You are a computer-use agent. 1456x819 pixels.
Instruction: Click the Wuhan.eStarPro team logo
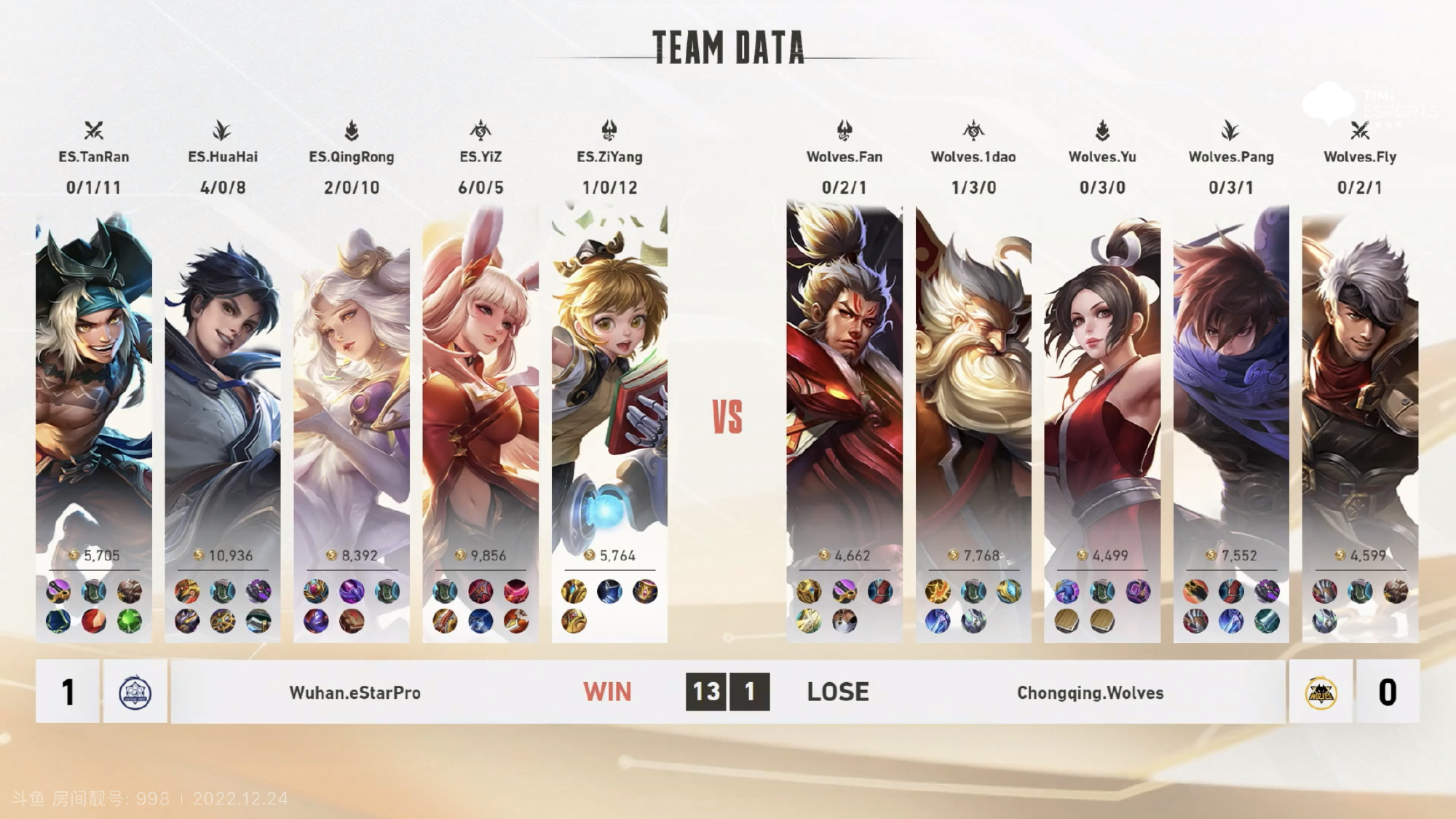135,692
